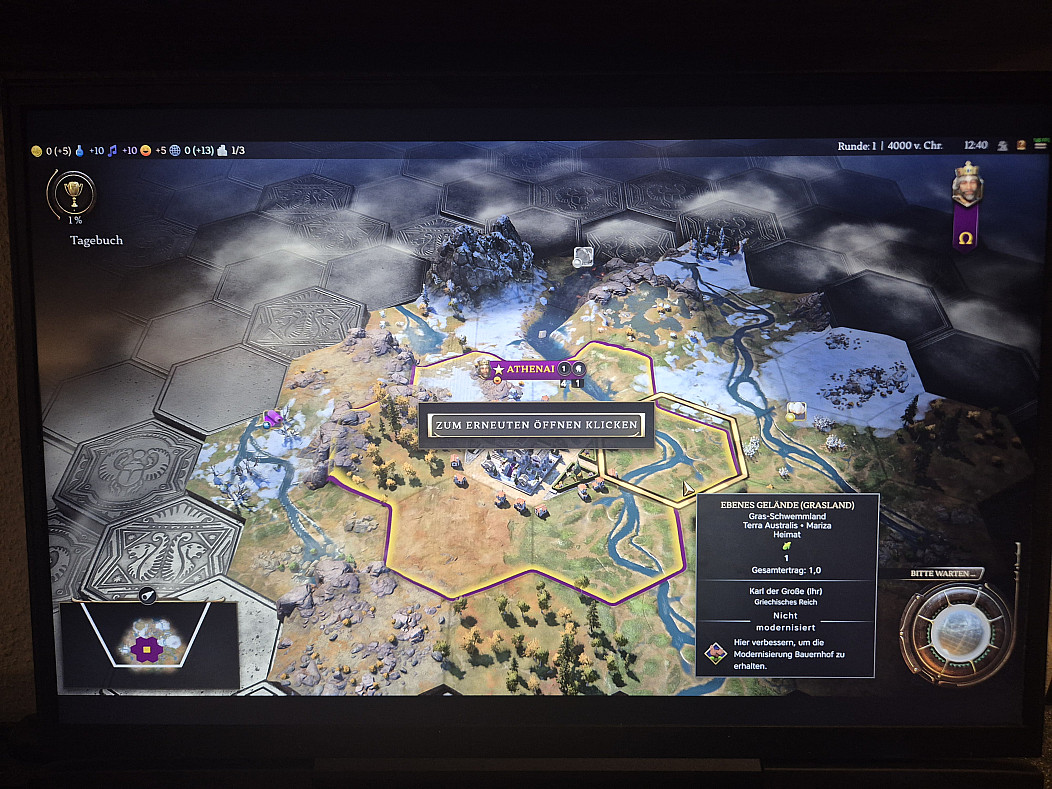Image resolution: width=1052 pixels, height=789 pixels.
Task: Click the 'Zum erneuten Öffnen klicken' banner
Action: coord(535,425)
